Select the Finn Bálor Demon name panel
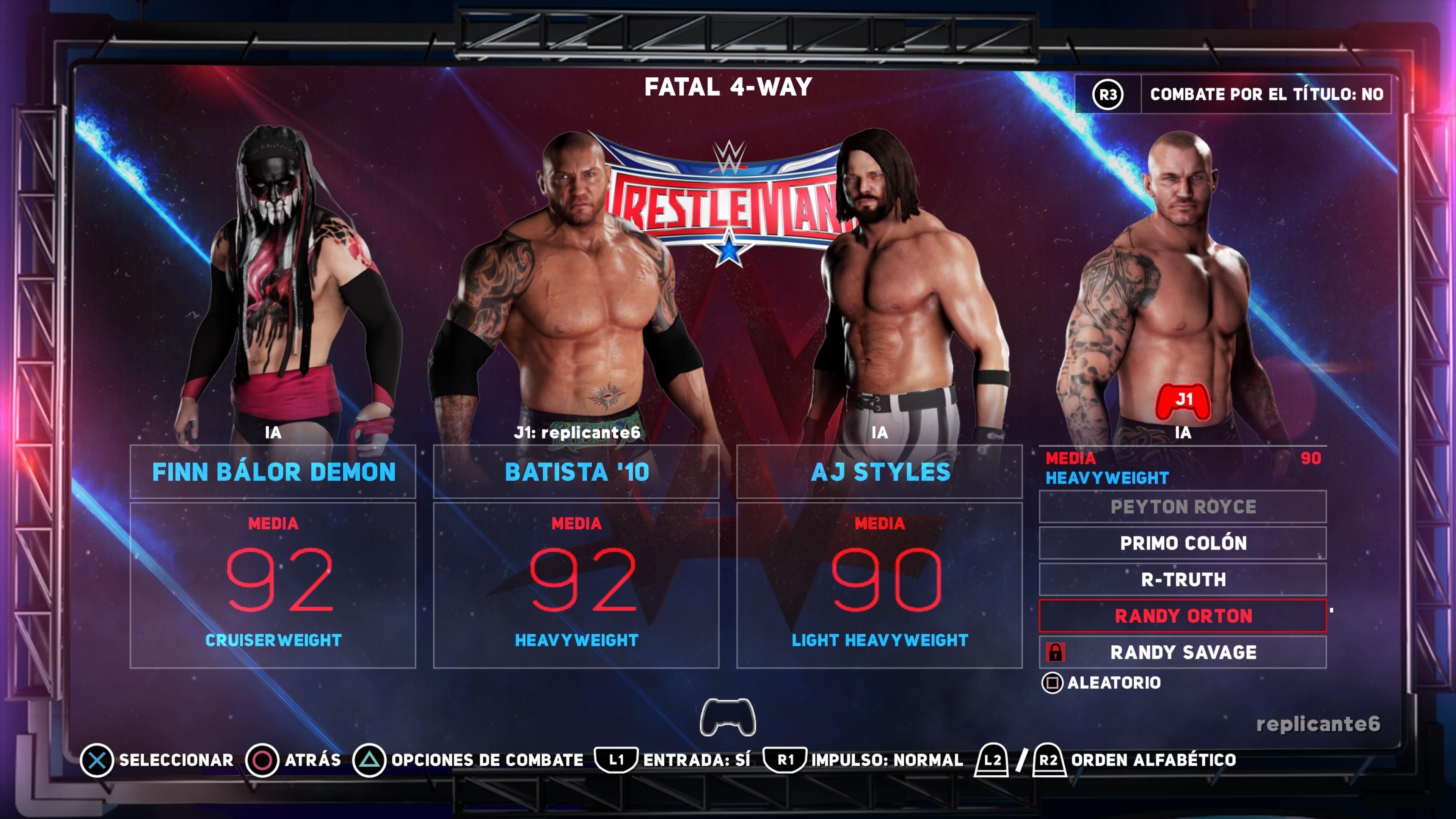Viewport: 1456px width, 819px height. (x=273, y=472)
